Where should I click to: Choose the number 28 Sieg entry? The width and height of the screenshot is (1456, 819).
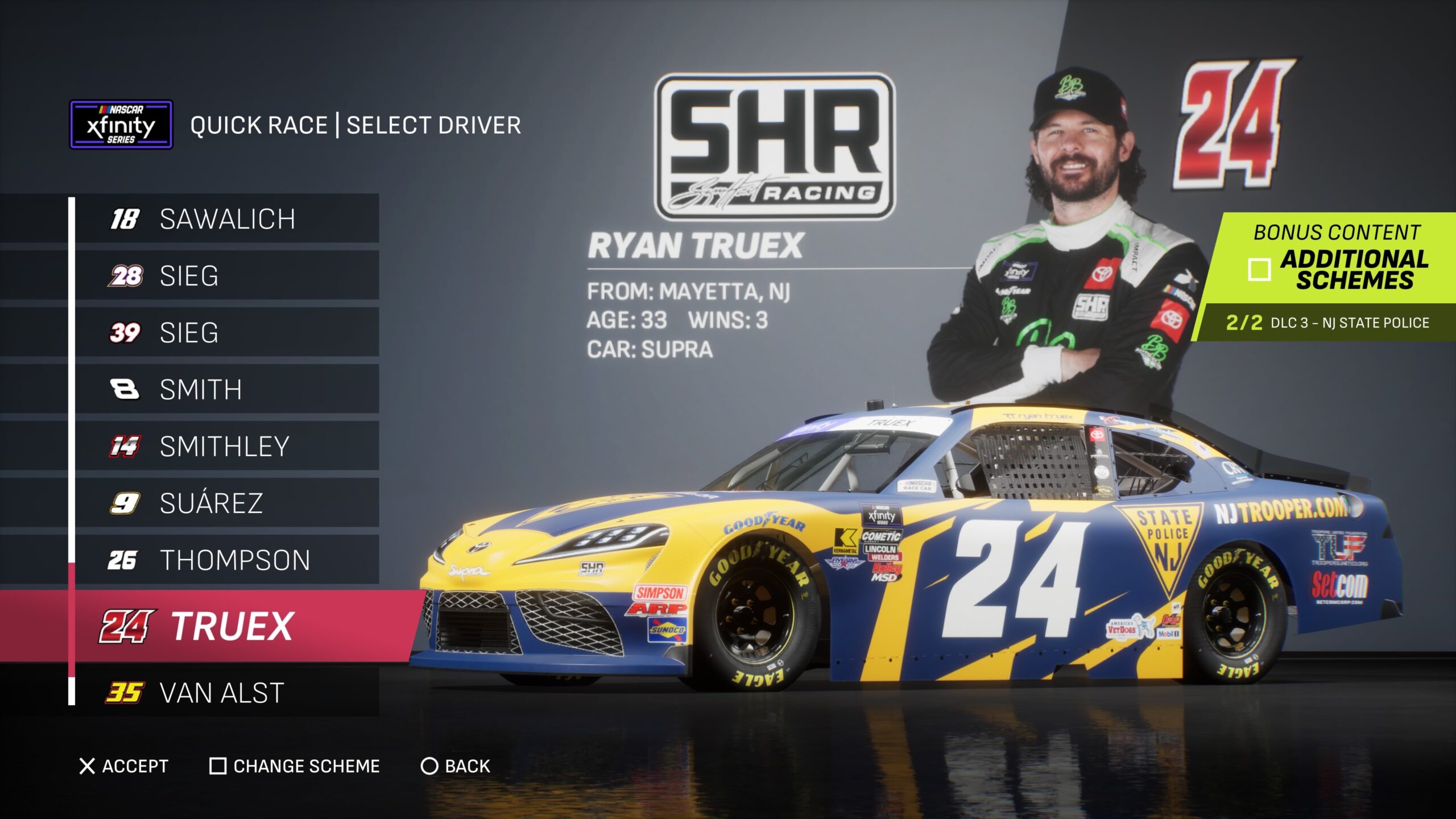coord(226,276)
